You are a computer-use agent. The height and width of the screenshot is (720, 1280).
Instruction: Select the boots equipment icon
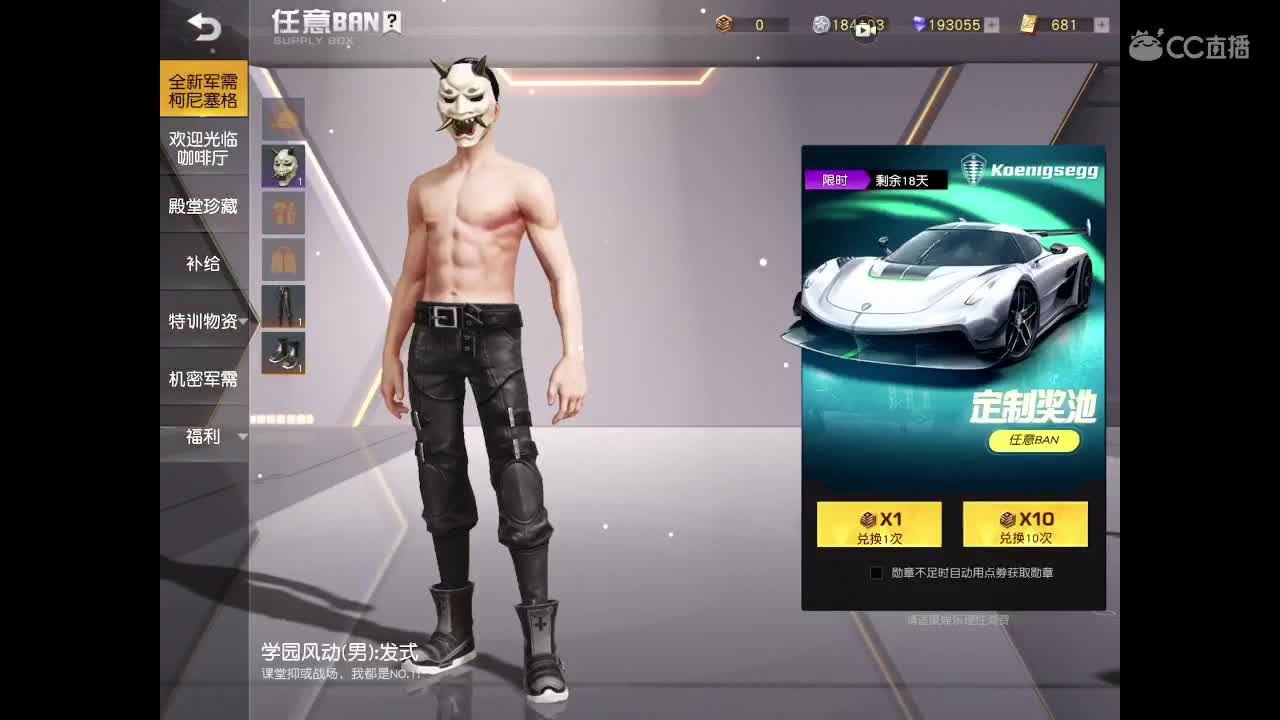pyautogui.click(x=283, y=353)
